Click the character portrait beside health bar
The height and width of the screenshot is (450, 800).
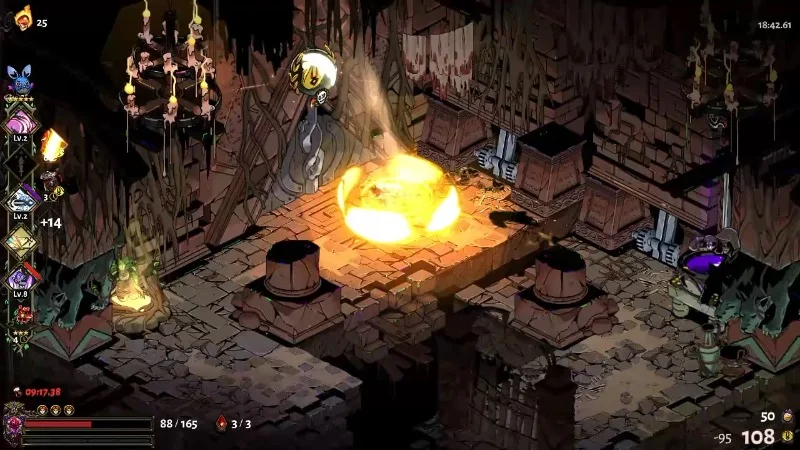13,423
